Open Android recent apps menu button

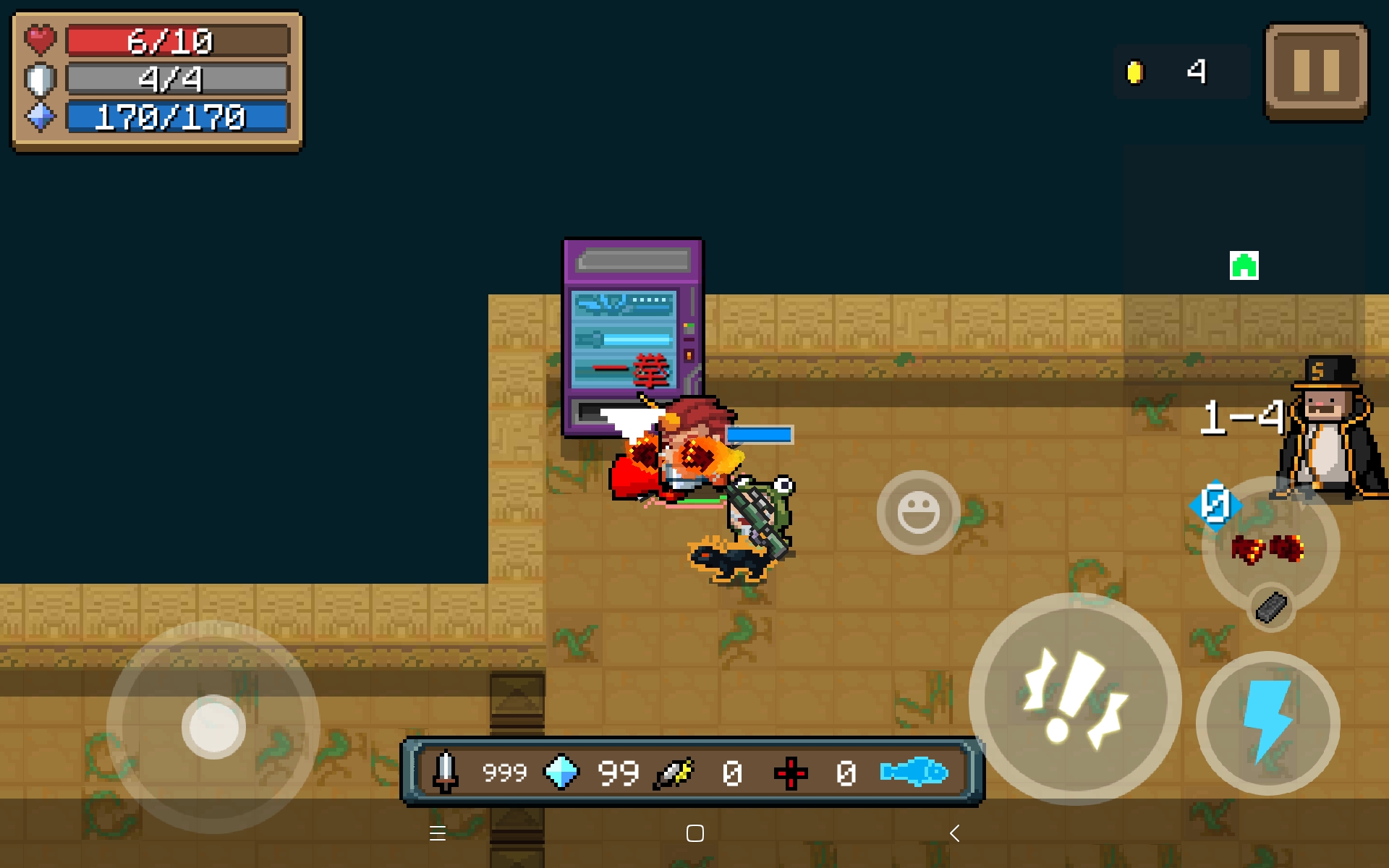437,833
